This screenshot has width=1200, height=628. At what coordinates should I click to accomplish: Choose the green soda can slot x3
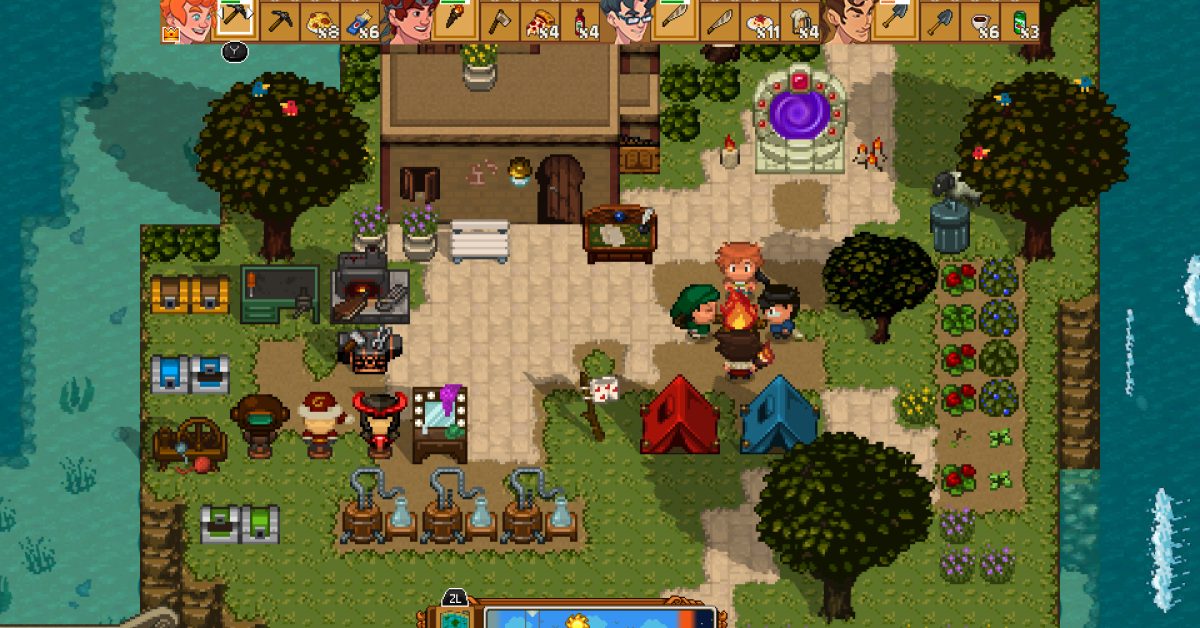coord(1023,21)
